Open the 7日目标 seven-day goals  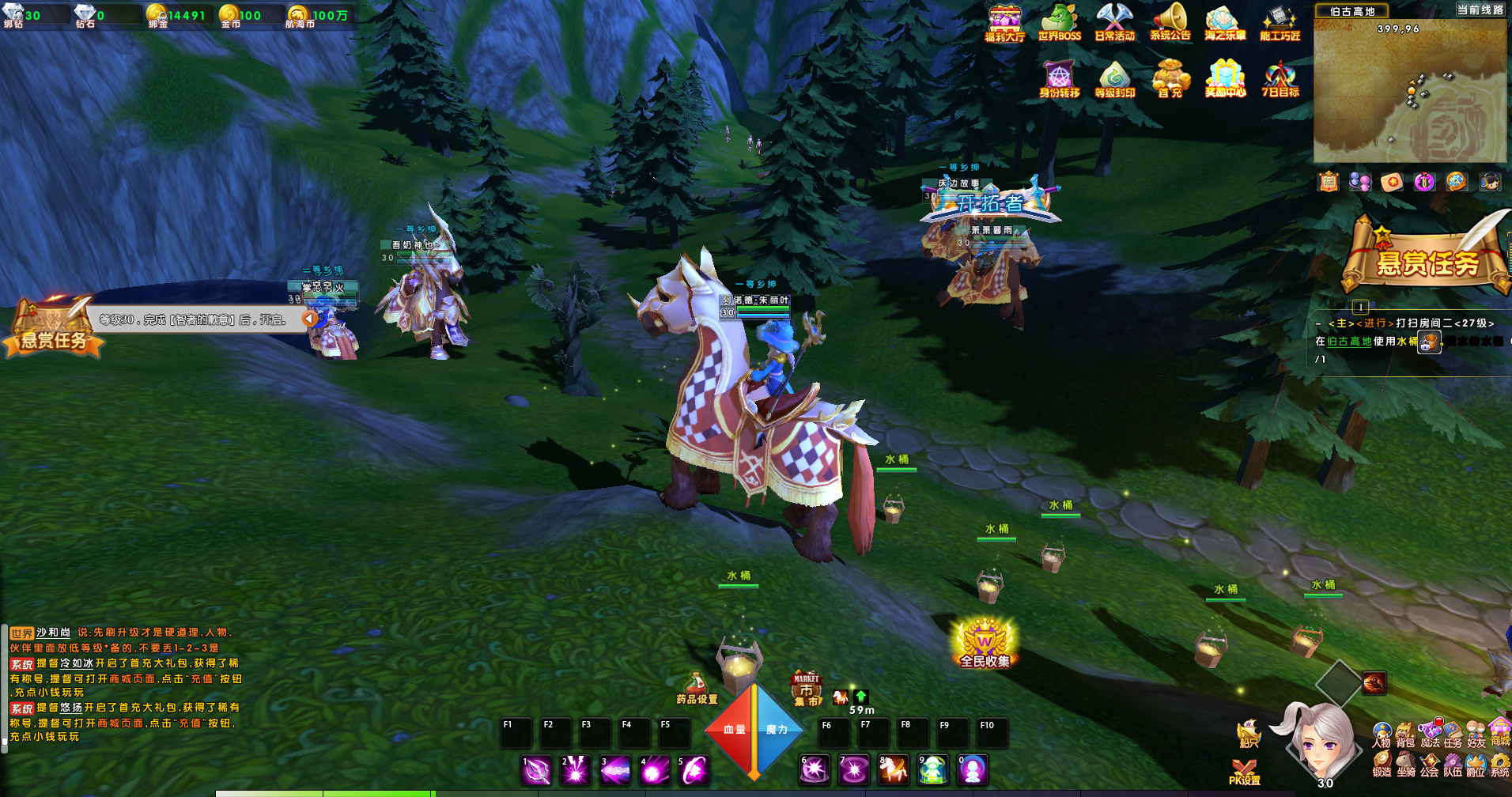(1280, 78)
